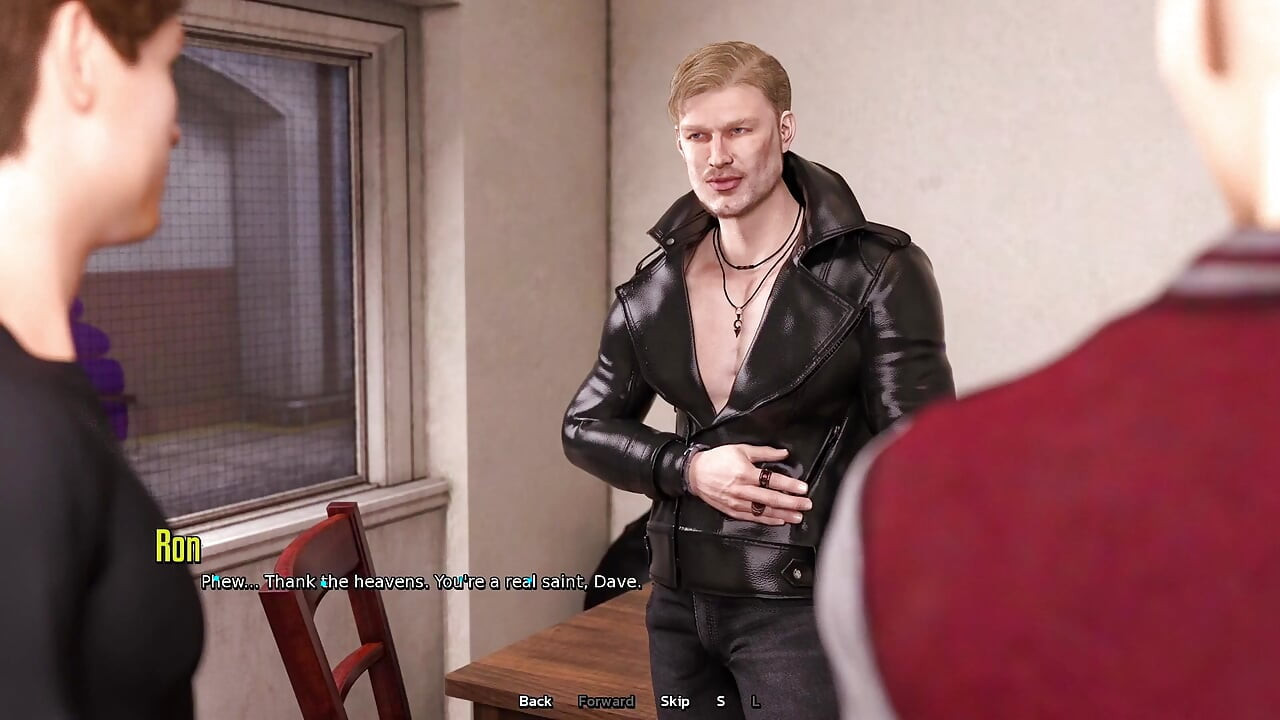Click Forward to advance the story
1280x720 pixels.
tap(605, 702)
